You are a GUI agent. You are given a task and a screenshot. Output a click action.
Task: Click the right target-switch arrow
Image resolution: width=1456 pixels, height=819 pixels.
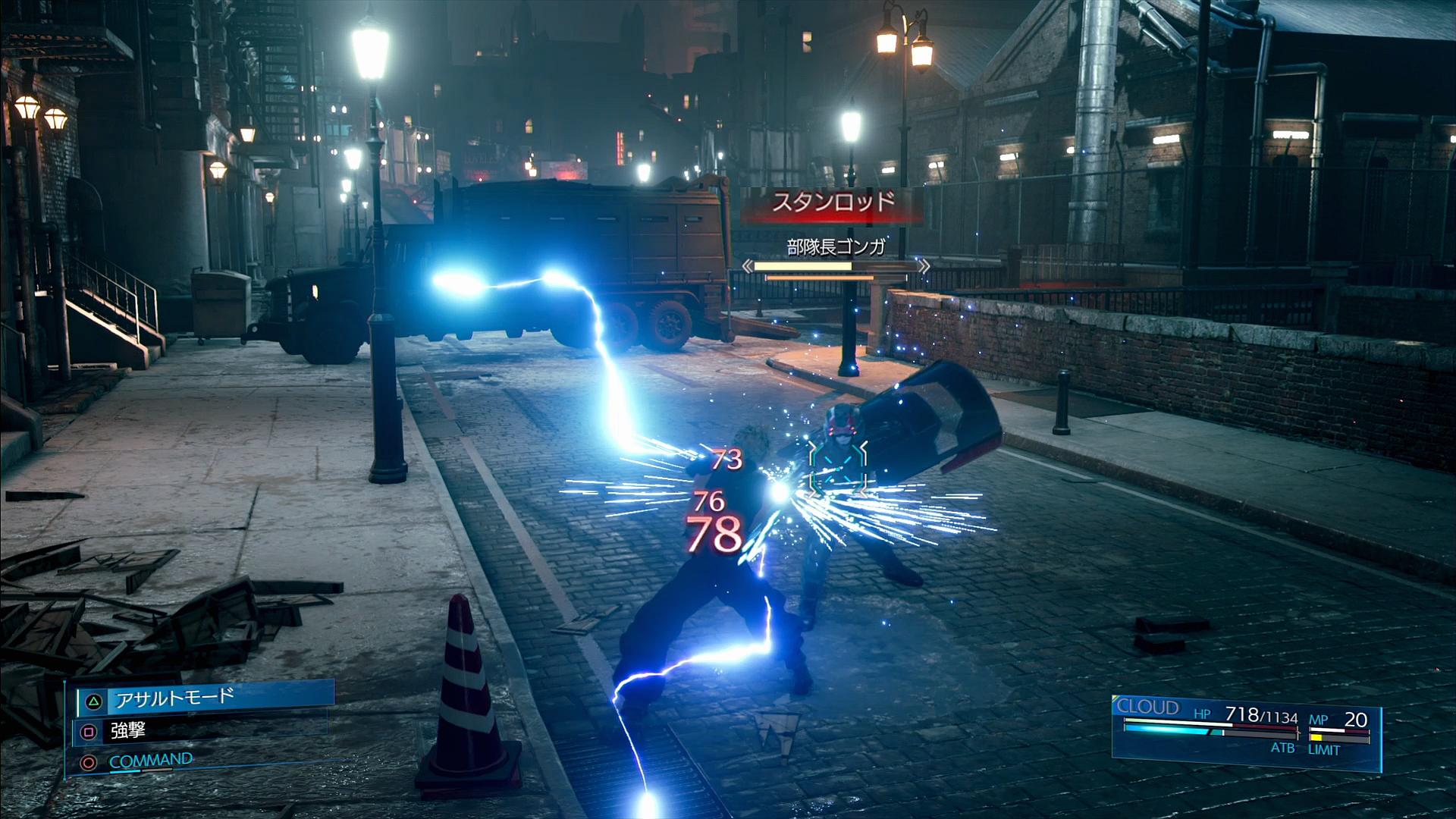pyautogui.click(x=924, y=266)
